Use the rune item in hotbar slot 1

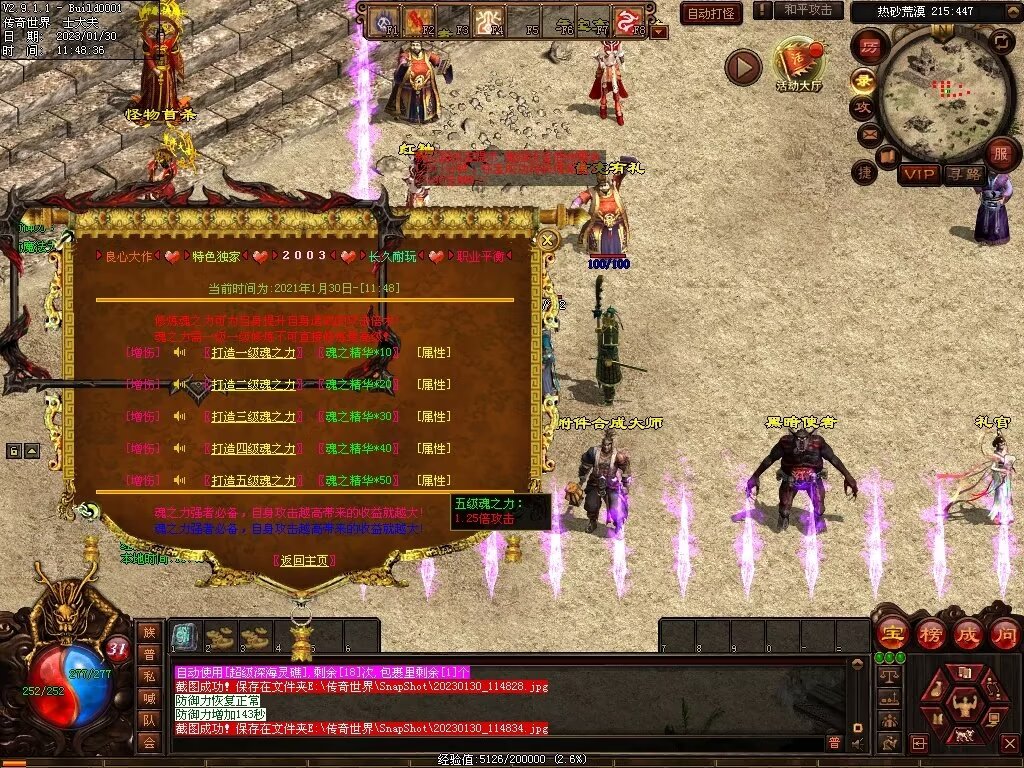[x=183, y=635]
